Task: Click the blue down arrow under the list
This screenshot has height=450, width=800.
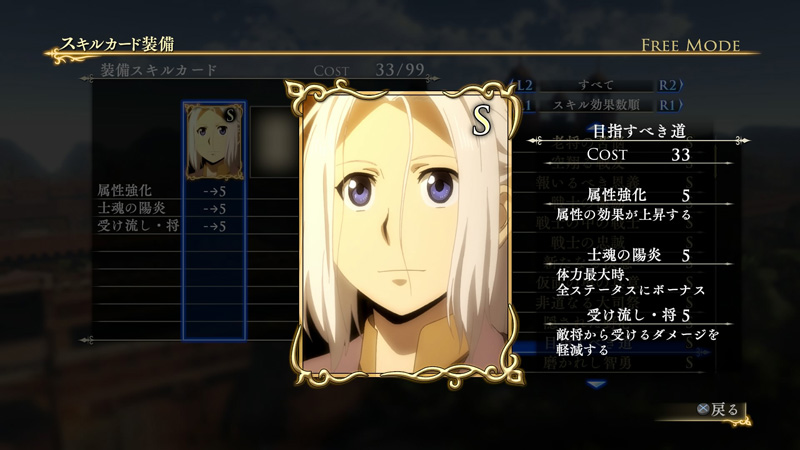Action: pos(596,383)
